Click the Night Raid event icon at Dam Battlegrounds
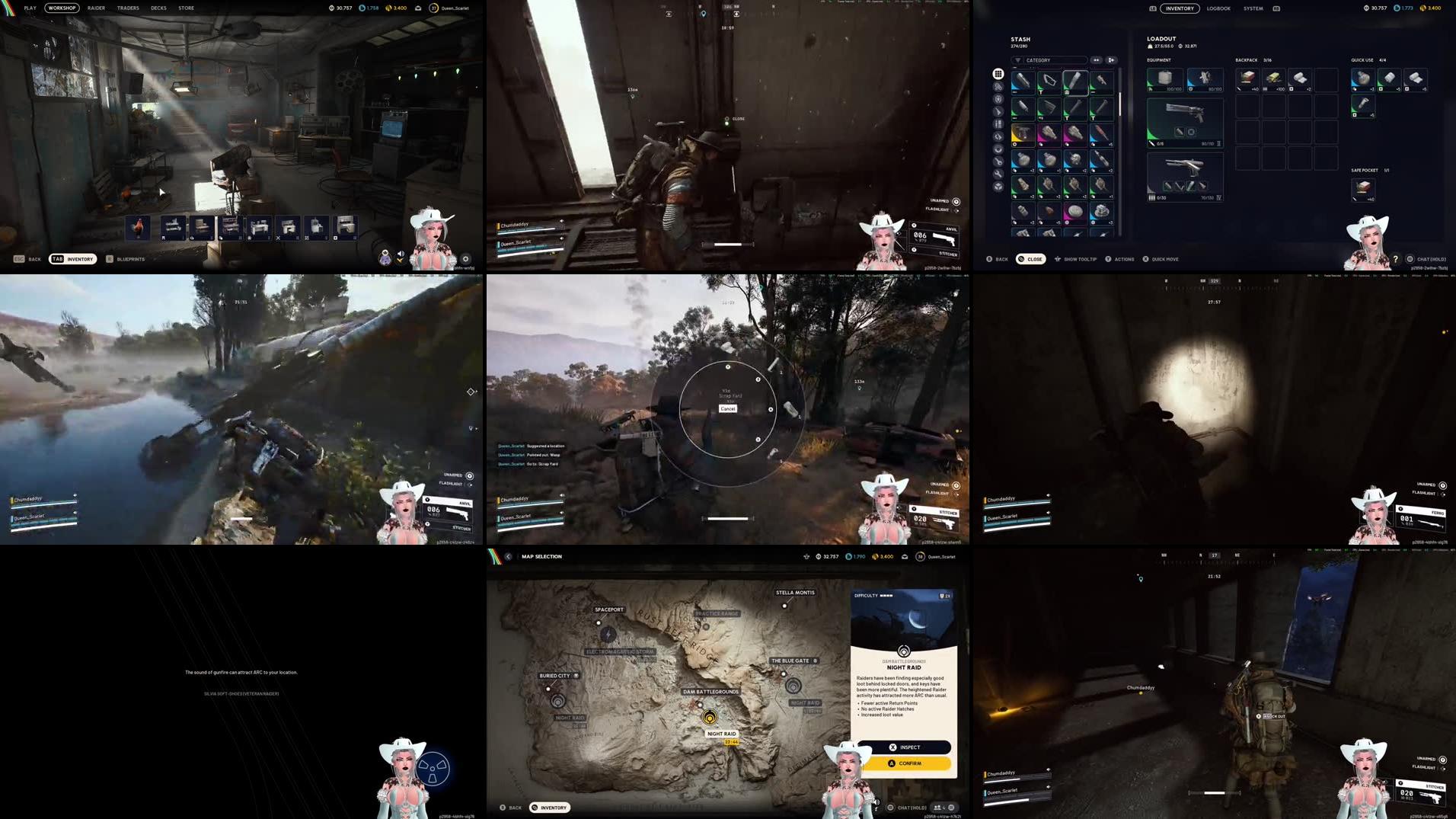This screenshot has width=1456, height=819. [710, 718]
